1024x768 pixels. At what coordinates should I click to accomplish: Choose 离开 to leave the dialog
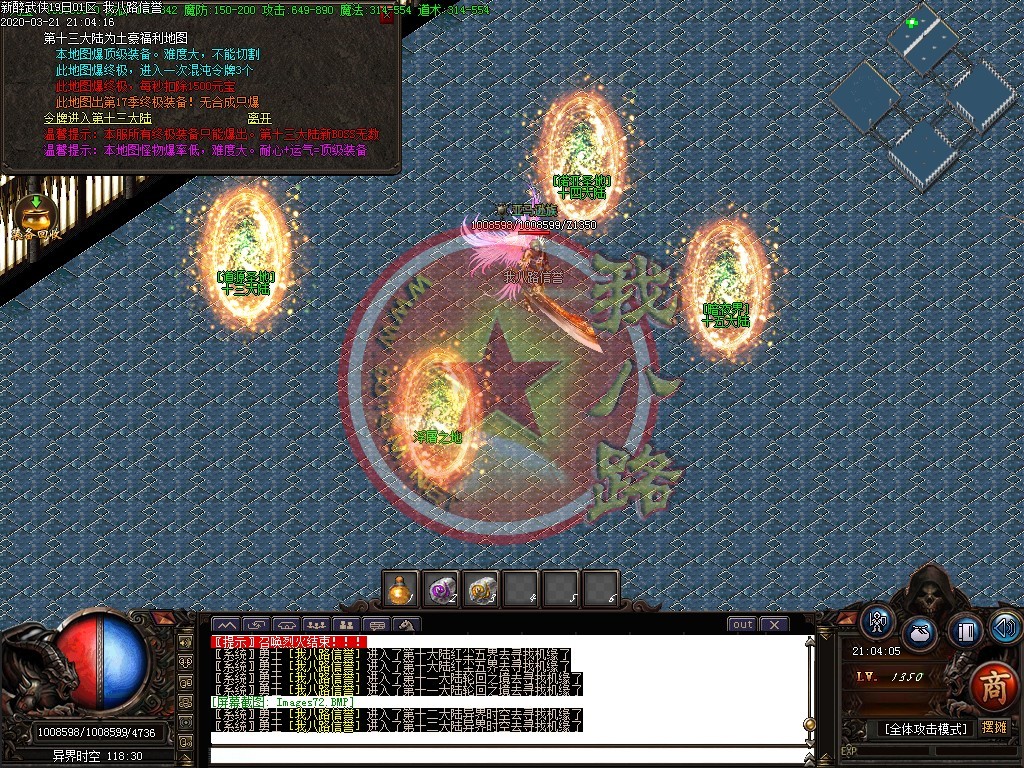tap(259, 118)
